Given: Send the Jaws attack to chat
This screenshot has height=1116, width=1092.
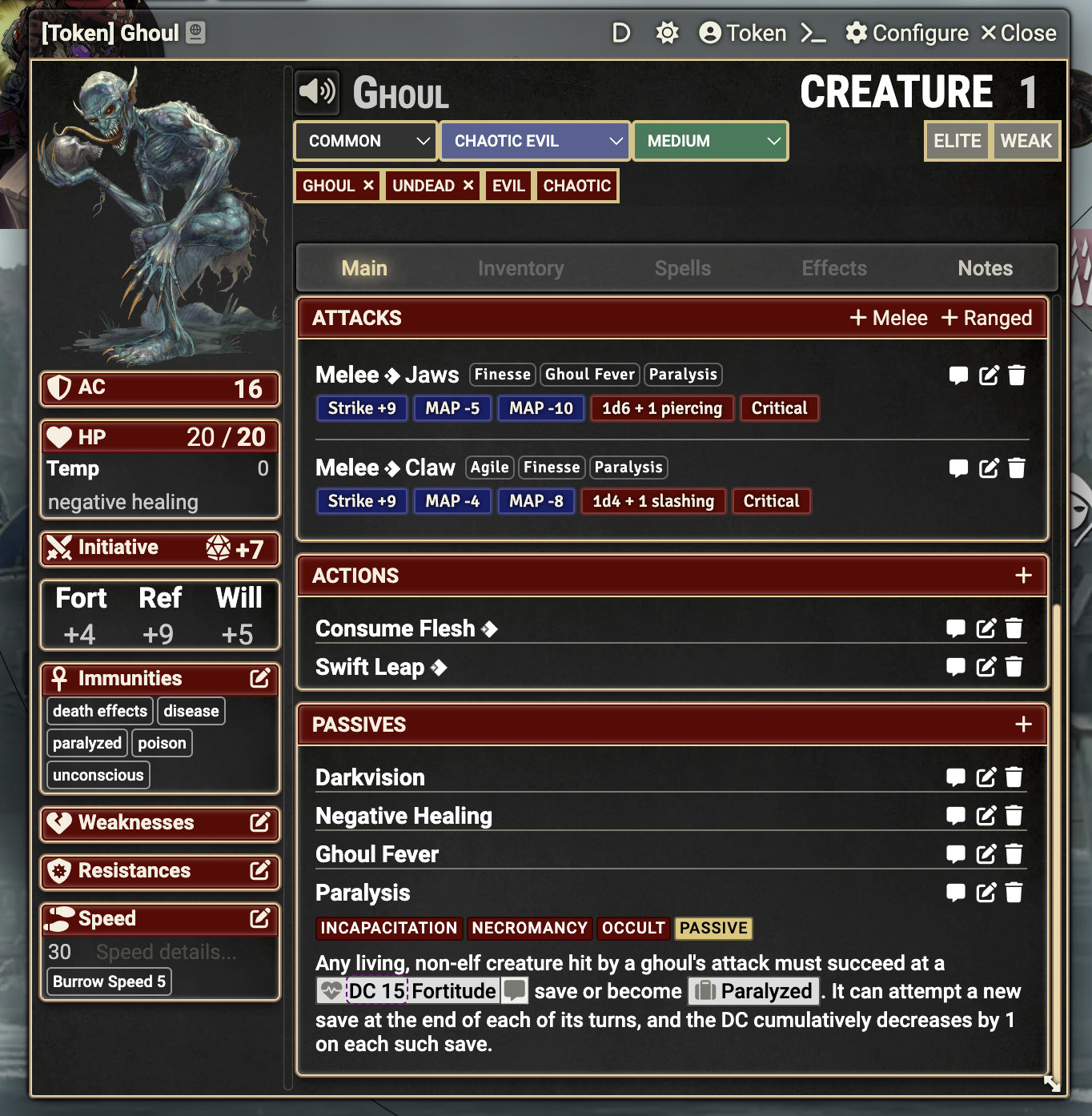Looking at the screenshot, I should point(958,375).
